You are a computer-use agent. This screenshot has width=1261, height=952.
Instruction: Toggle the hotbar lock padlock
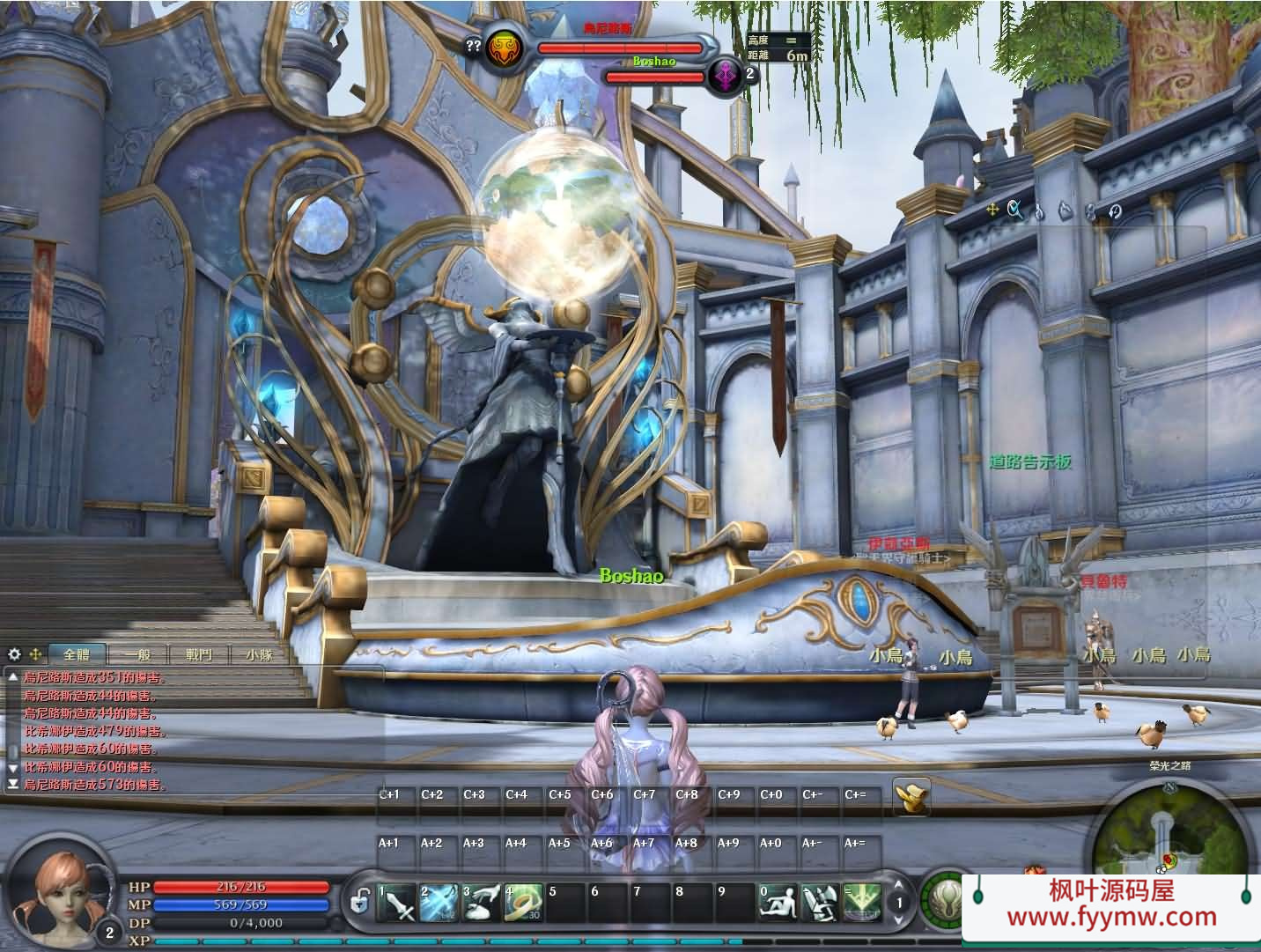tap(360, 900)
